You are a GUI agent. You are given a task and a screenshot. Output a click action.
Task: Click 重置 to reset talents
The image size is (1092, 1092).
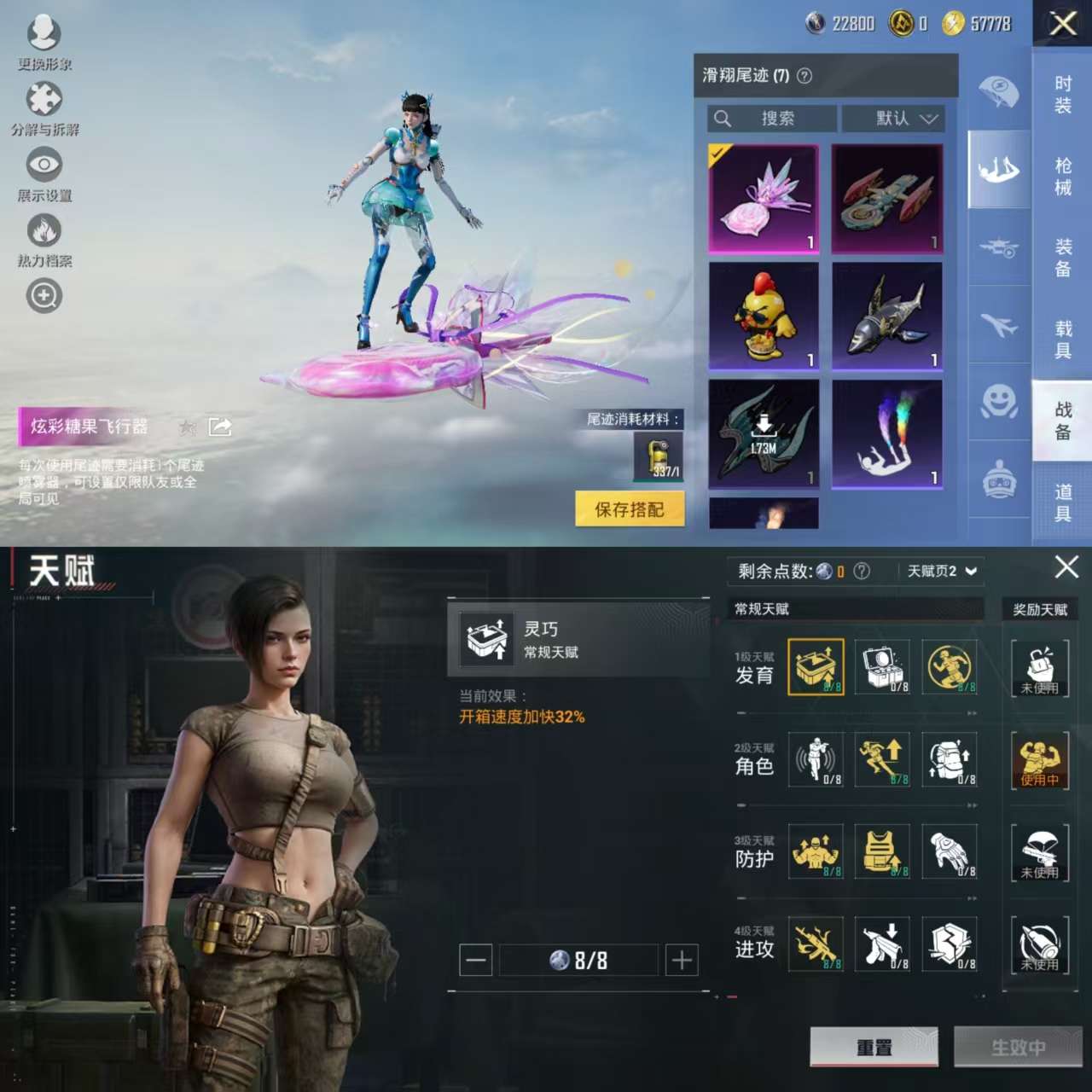click(x=874, y=1047)
